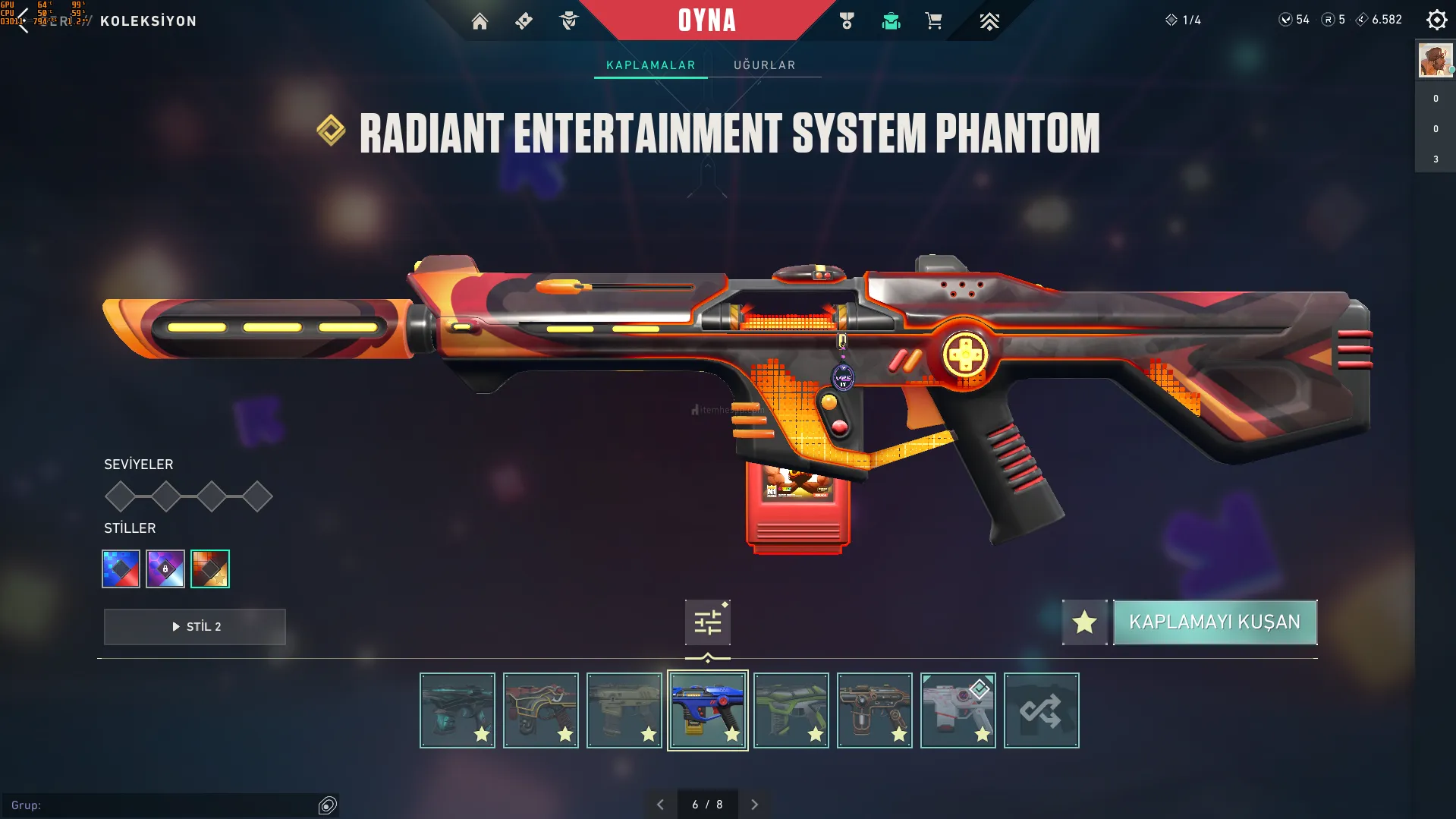Screen dimensions: 1456x819
Task: Choose the locked purple style variant
Action: click(x=165, y=569)
